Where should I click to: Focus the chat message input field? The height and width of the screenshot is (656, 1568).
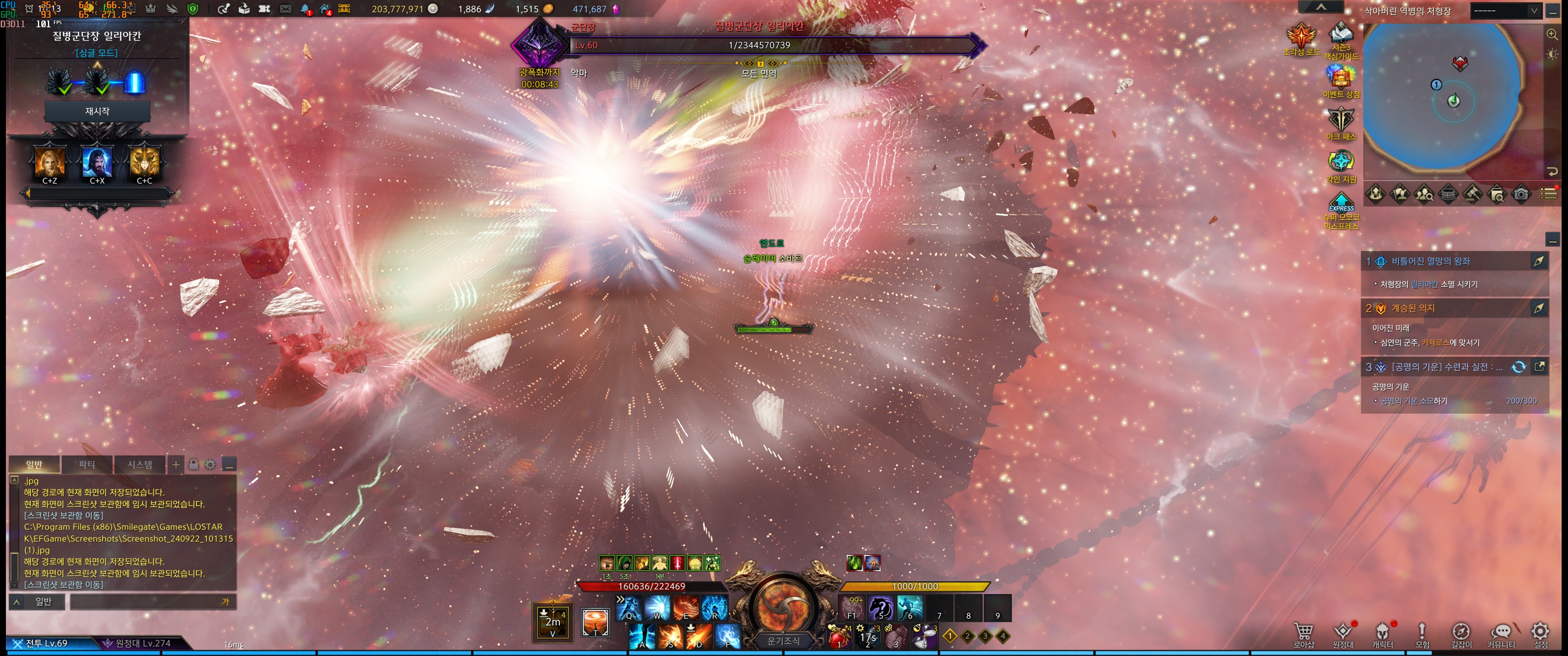[x=152, y=602]
